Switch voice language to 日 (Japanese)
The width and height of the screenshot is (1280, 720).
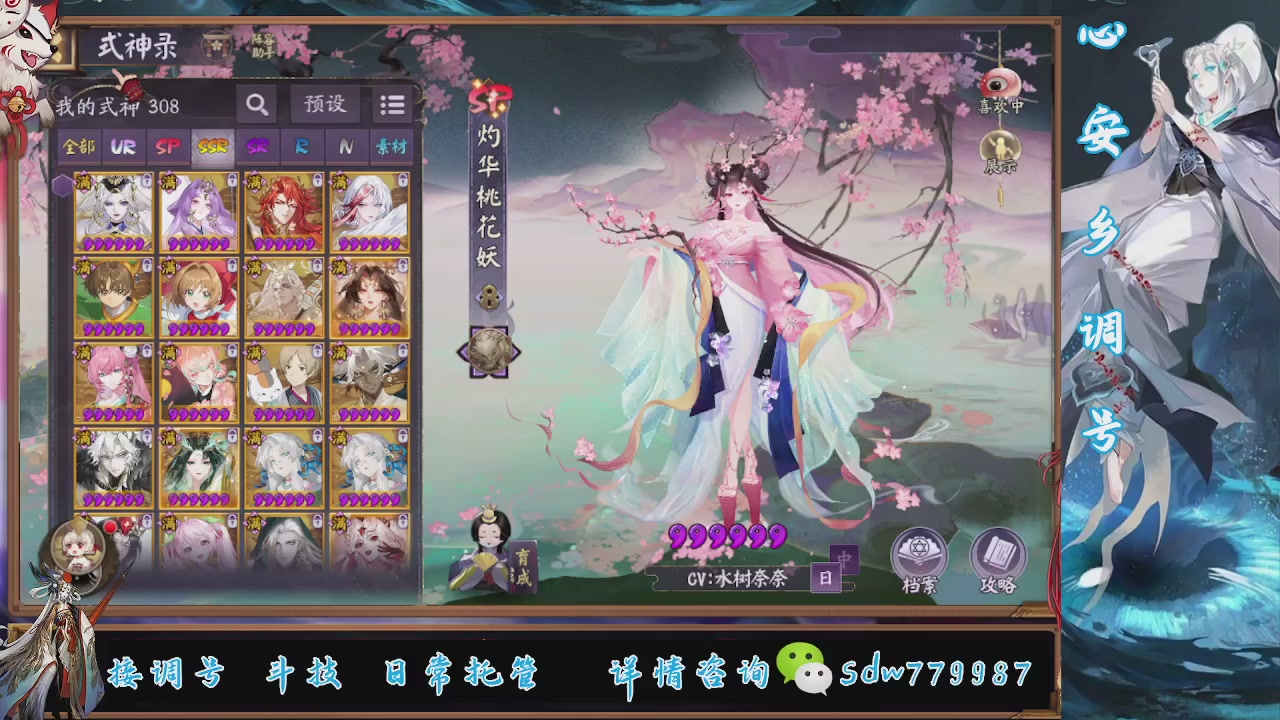[x=826, y=577]
